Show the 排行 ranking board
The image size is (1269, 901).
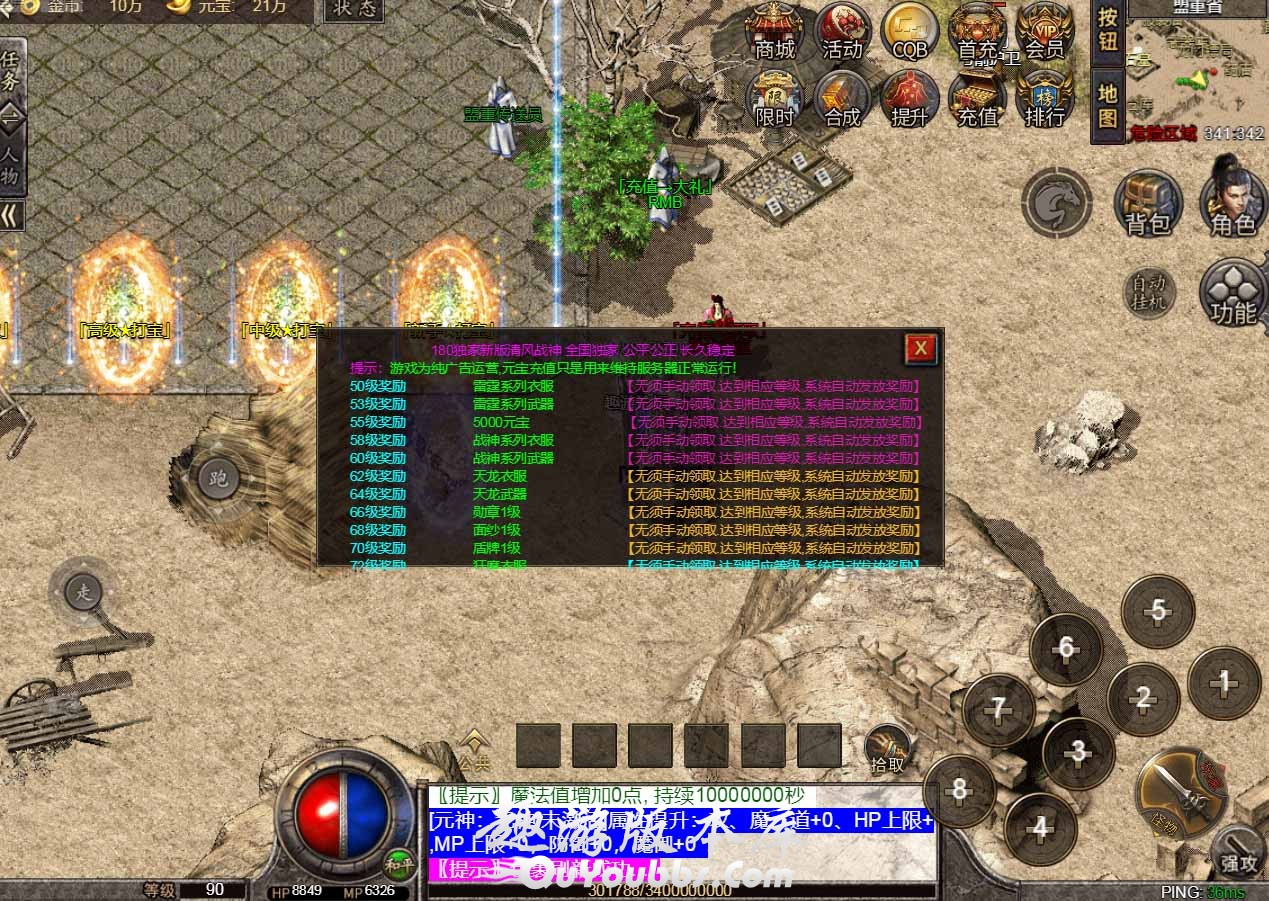point(1044,98)
